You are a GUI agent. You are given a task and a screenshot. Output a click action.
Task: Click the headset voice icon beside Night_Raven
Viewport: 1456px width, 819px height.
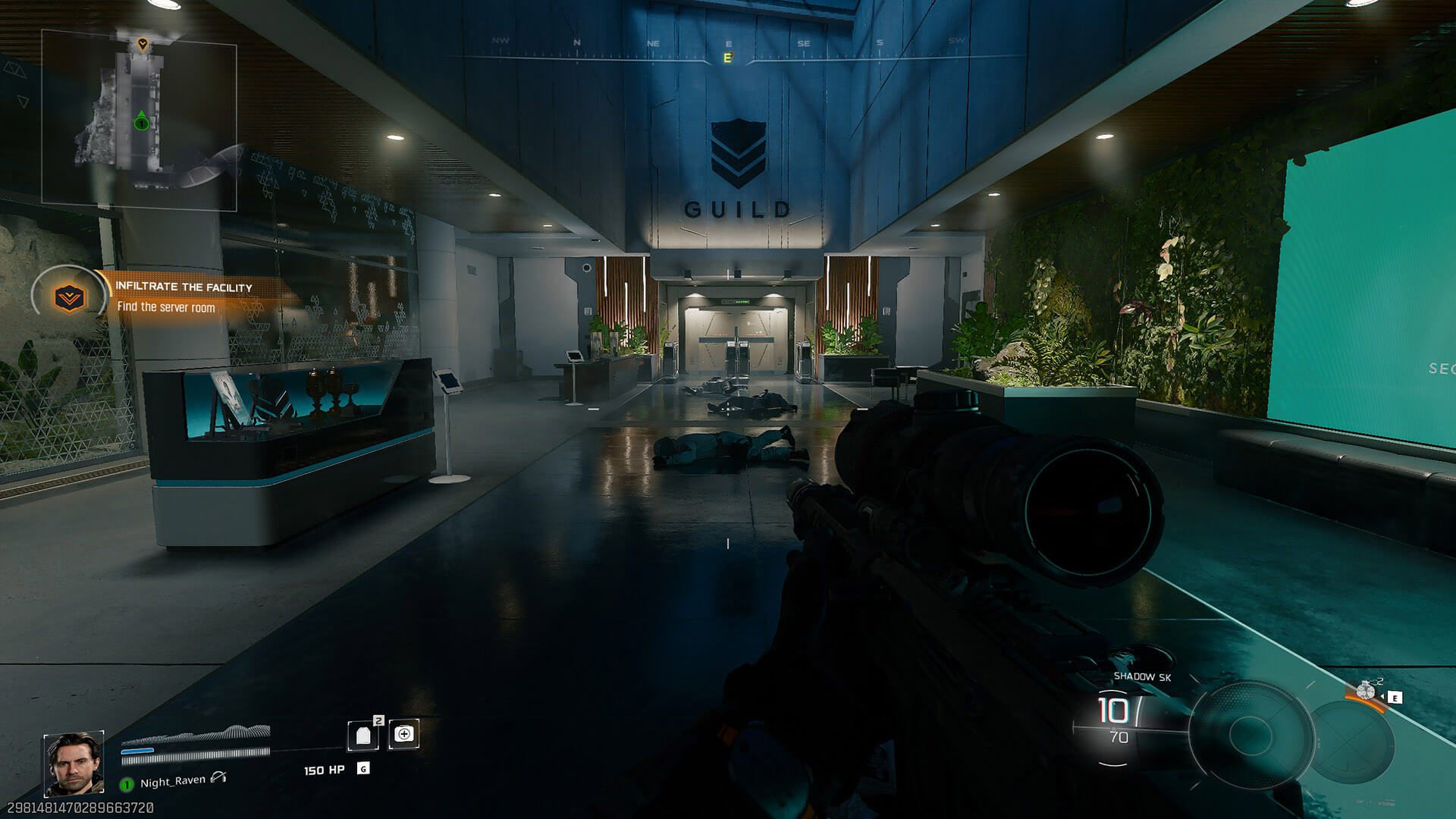[x=219, y=777]
